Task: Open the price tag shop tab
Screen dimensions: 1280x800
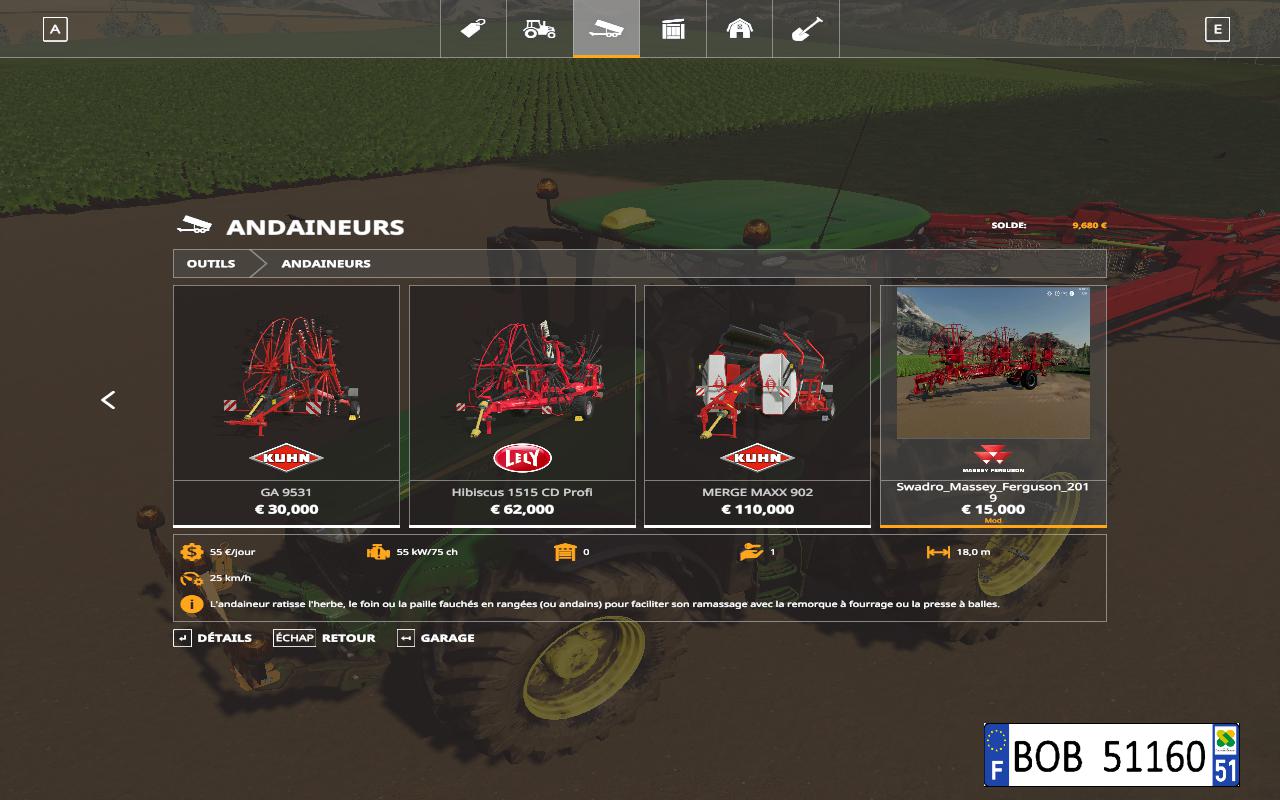Action: pyautogui.click(x=473, y=29)
